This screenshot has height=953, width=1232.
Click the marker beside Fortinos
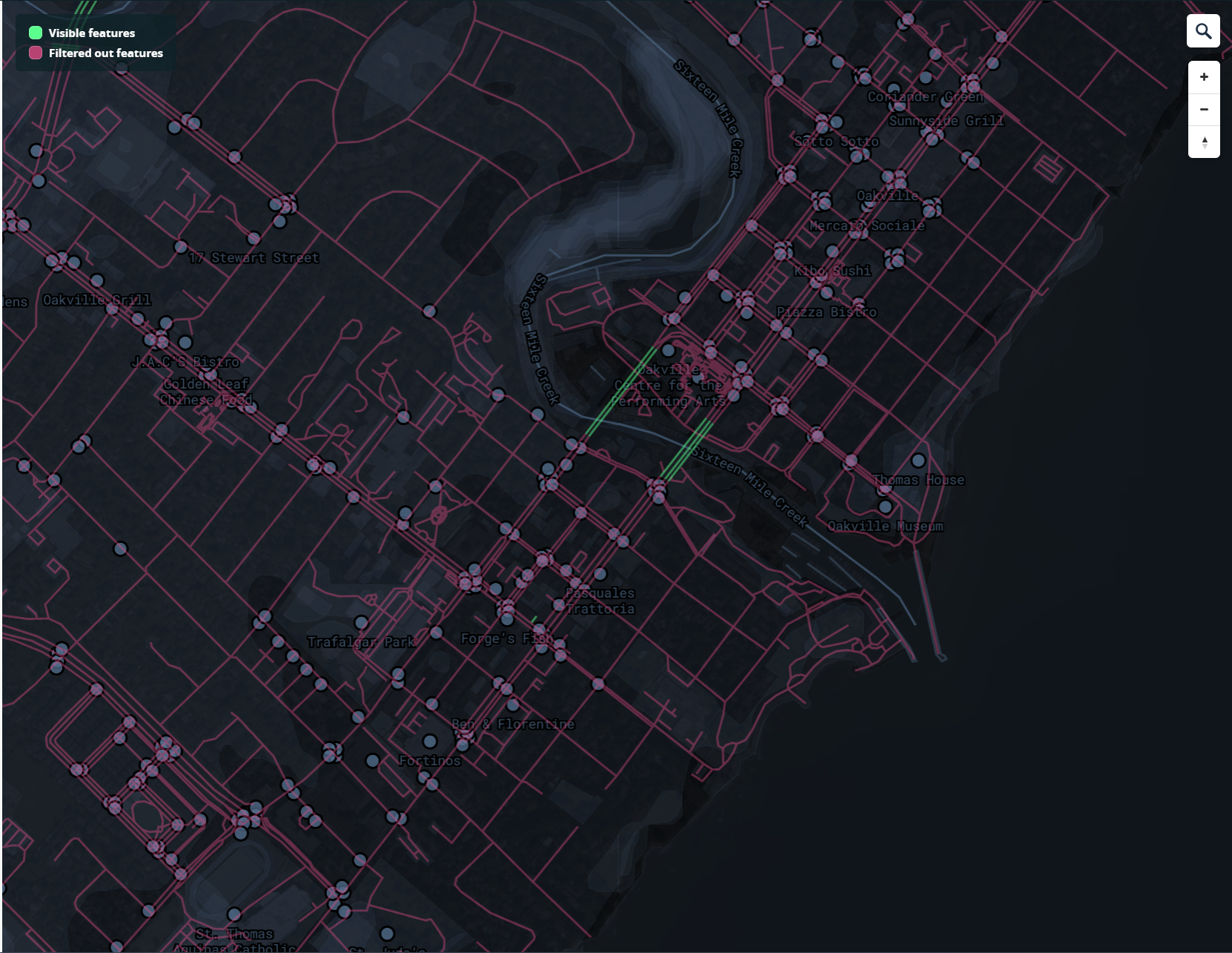(428, 739)
